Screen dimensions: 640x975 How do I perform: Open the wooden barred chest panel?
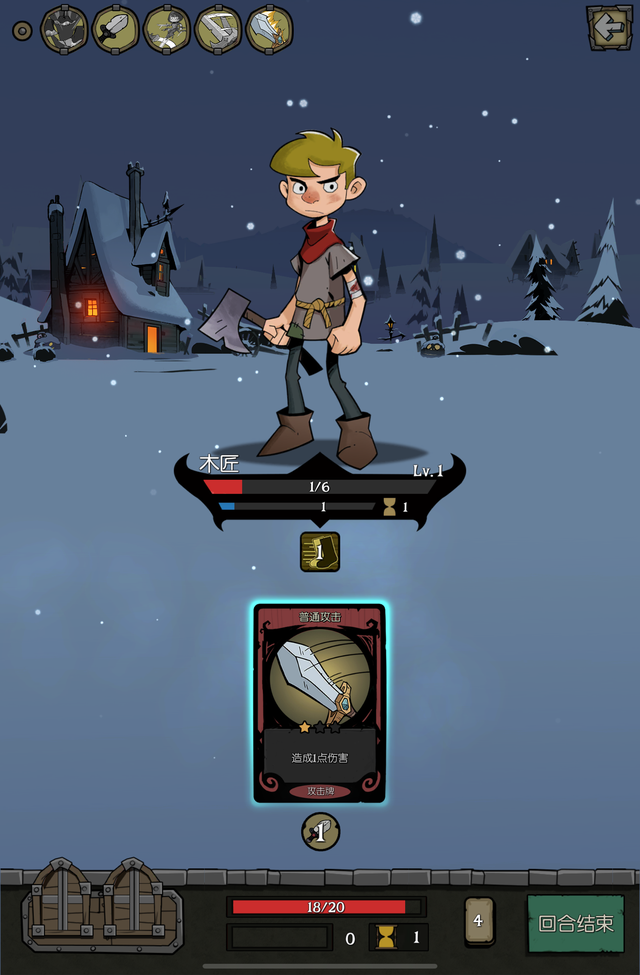(103, 903)
